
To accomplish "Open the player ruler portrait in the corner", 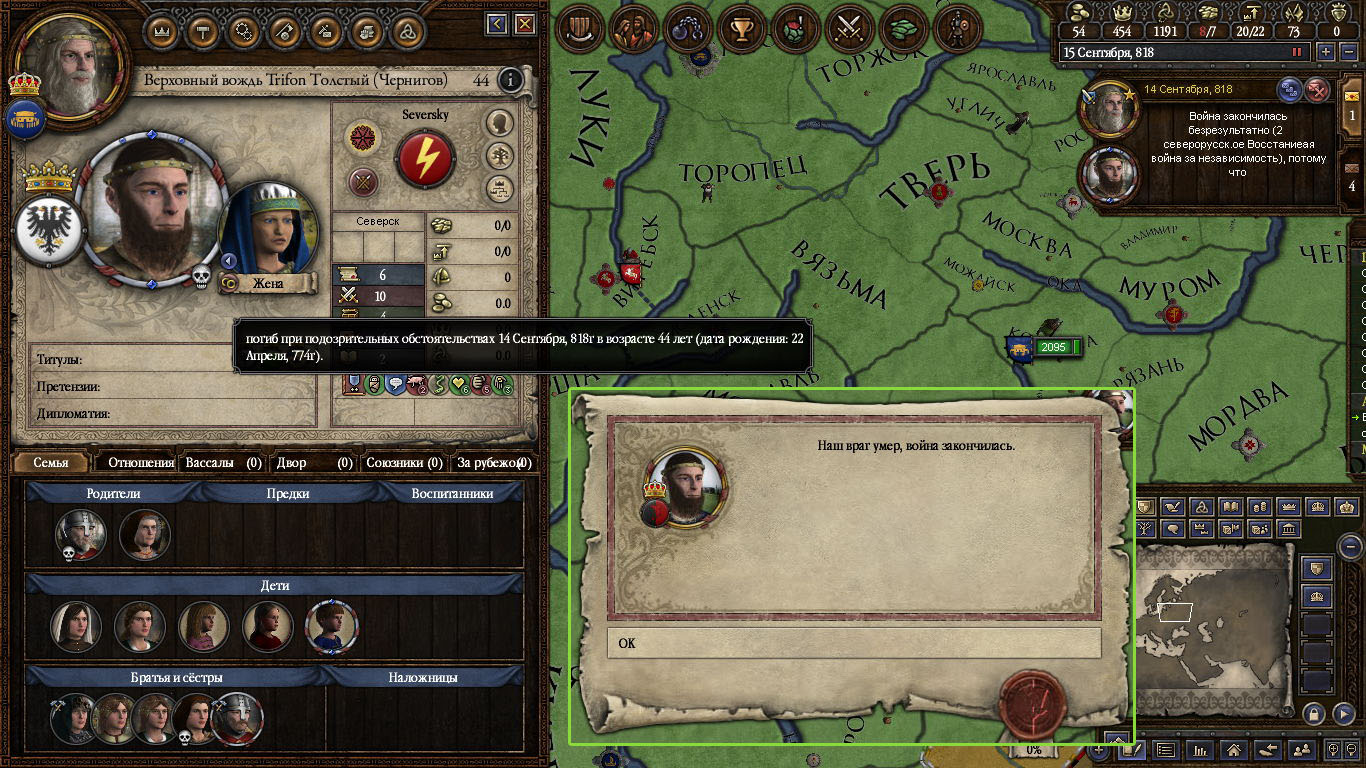I will click(70, 62).
